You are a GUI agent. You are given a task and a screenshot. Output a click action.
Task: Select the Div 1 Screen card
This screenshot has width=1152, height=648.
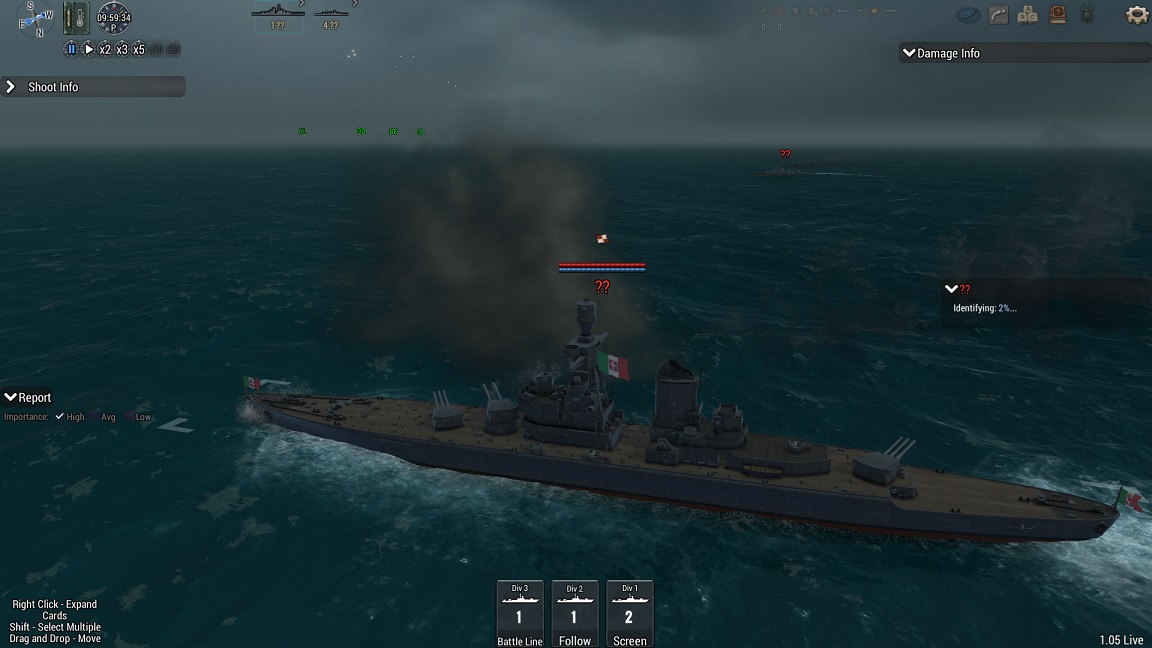(x=629, y=612)
